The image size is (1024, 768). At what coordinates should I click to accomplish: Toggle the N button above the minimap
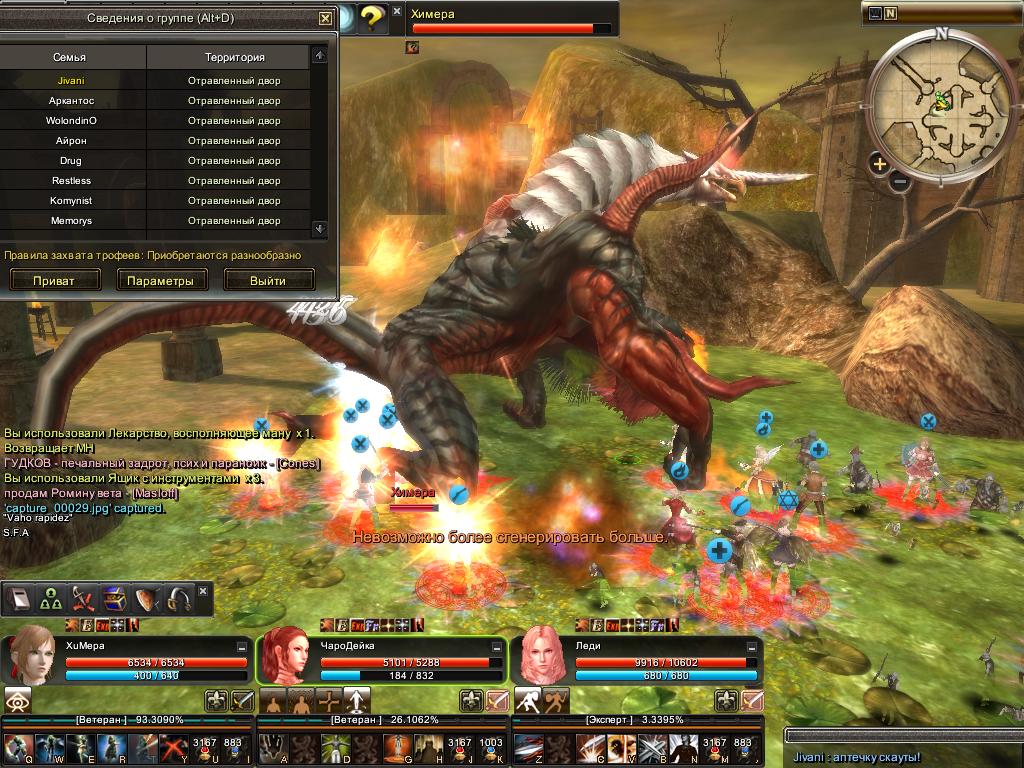[890, 14]
